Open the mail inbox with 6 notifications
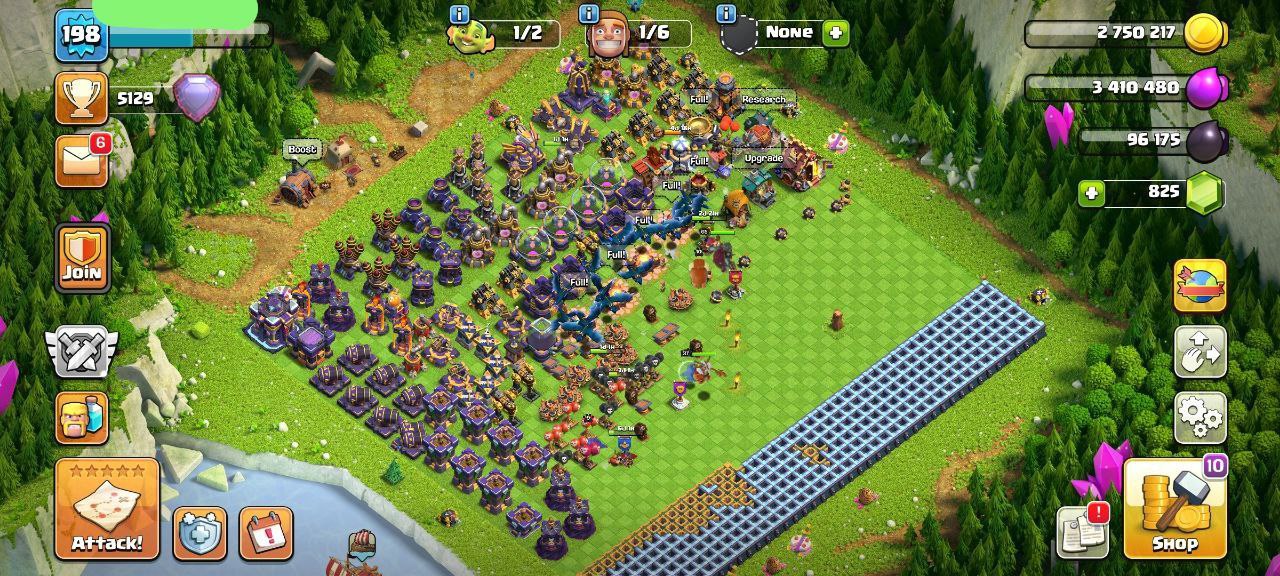1280x576 pixels. (x=81, y=161)
